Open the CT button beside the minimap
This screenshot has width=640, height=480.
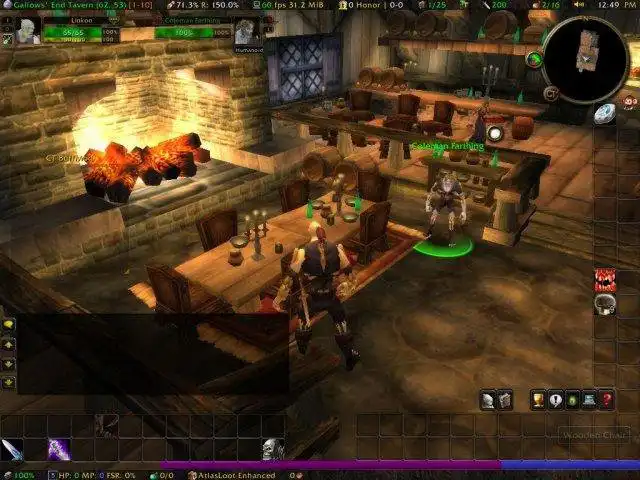551,93
